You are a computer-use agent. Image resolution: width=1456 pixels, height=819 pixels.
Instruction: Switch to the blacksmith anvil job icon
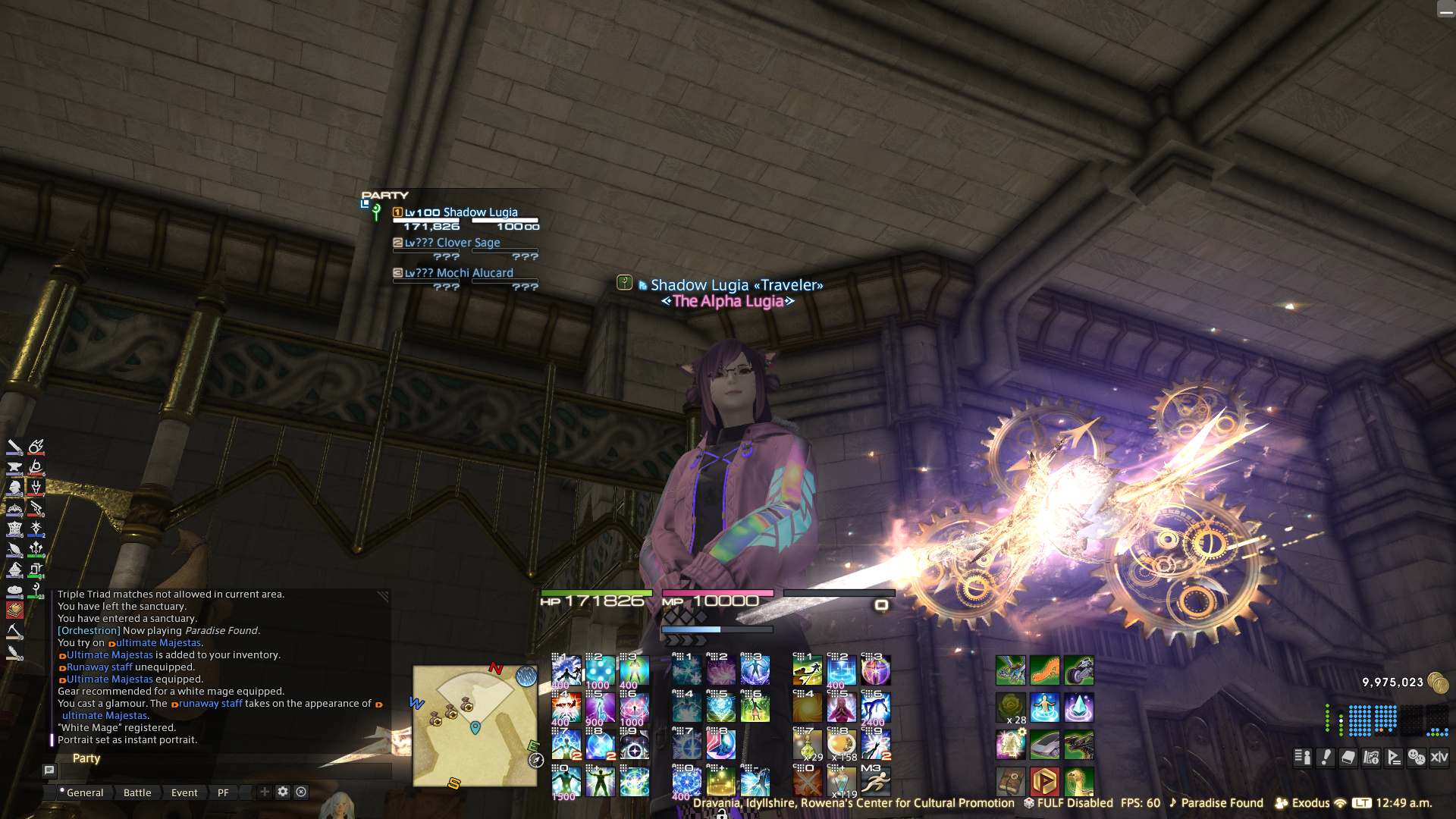14,467
